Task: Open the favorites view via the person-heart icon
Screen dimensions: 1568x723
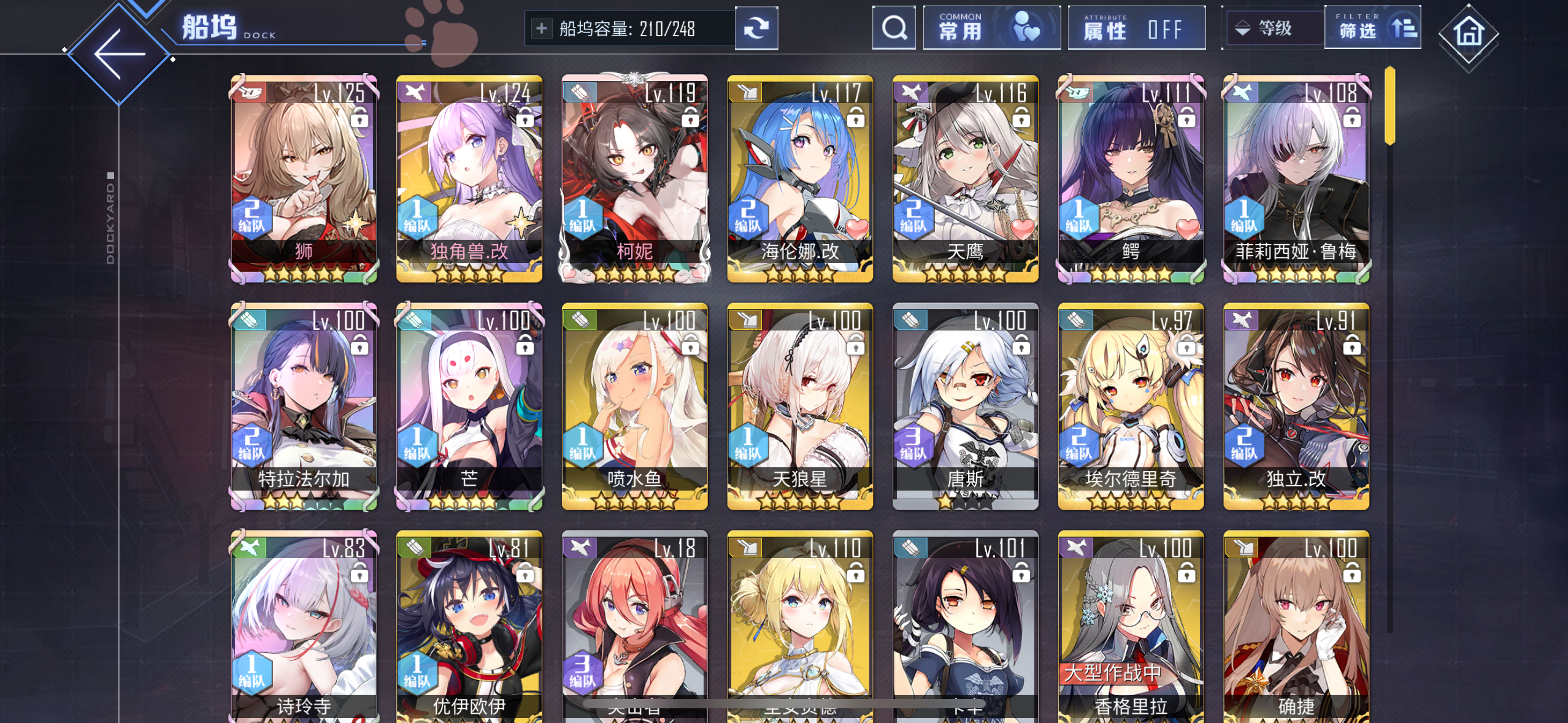Action: (x=1028, y=27)
